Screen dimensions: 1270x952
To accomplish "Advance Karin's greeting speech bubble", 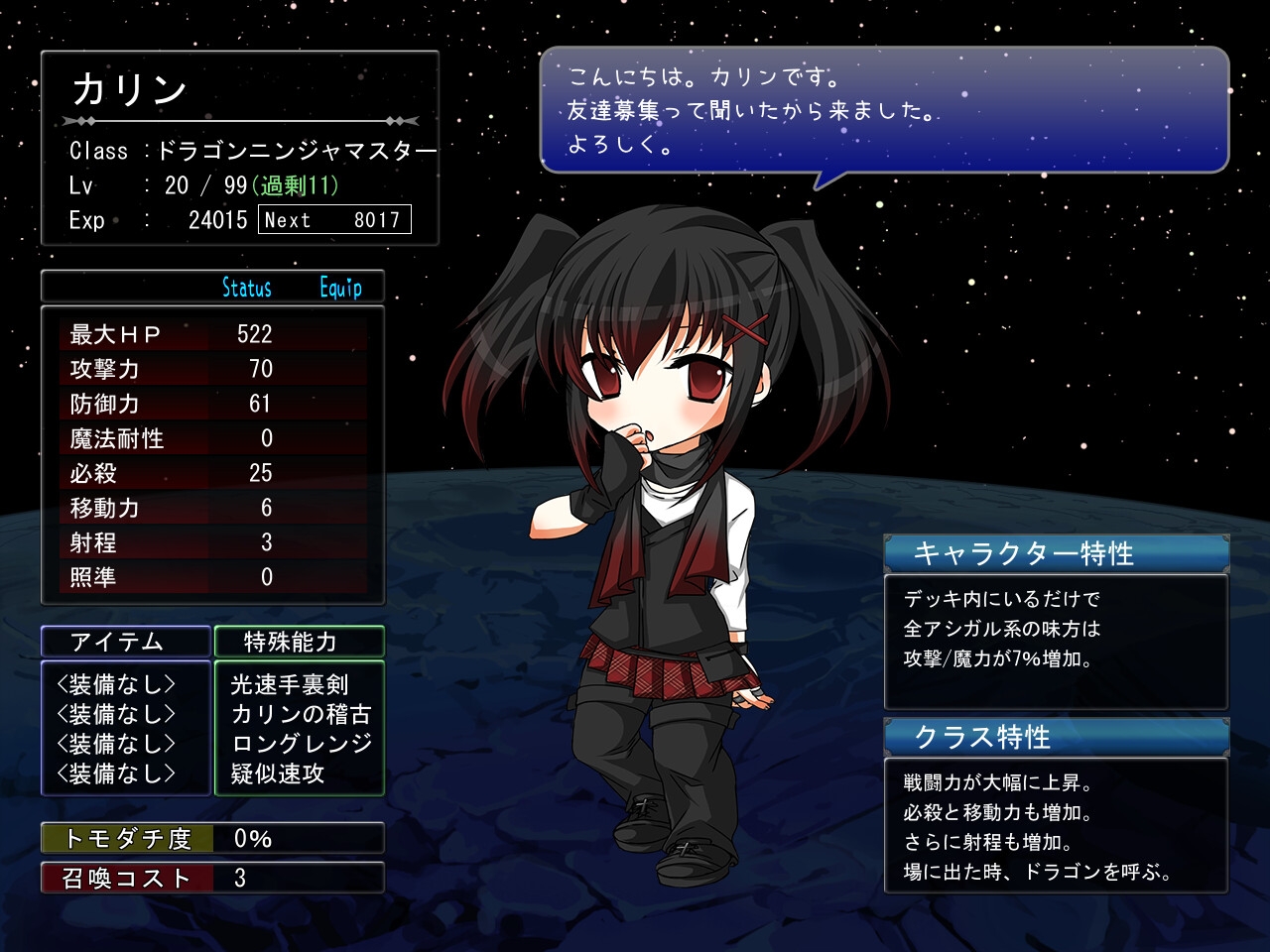I will pyautogui.click(x=883, y=109).
